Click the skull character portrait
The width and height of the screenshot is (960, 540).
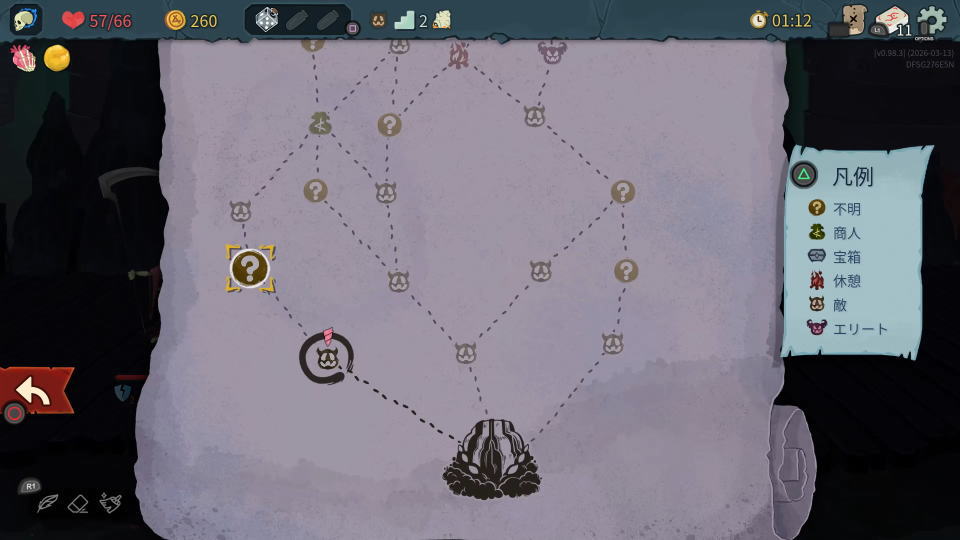click(x=26, y=20)
